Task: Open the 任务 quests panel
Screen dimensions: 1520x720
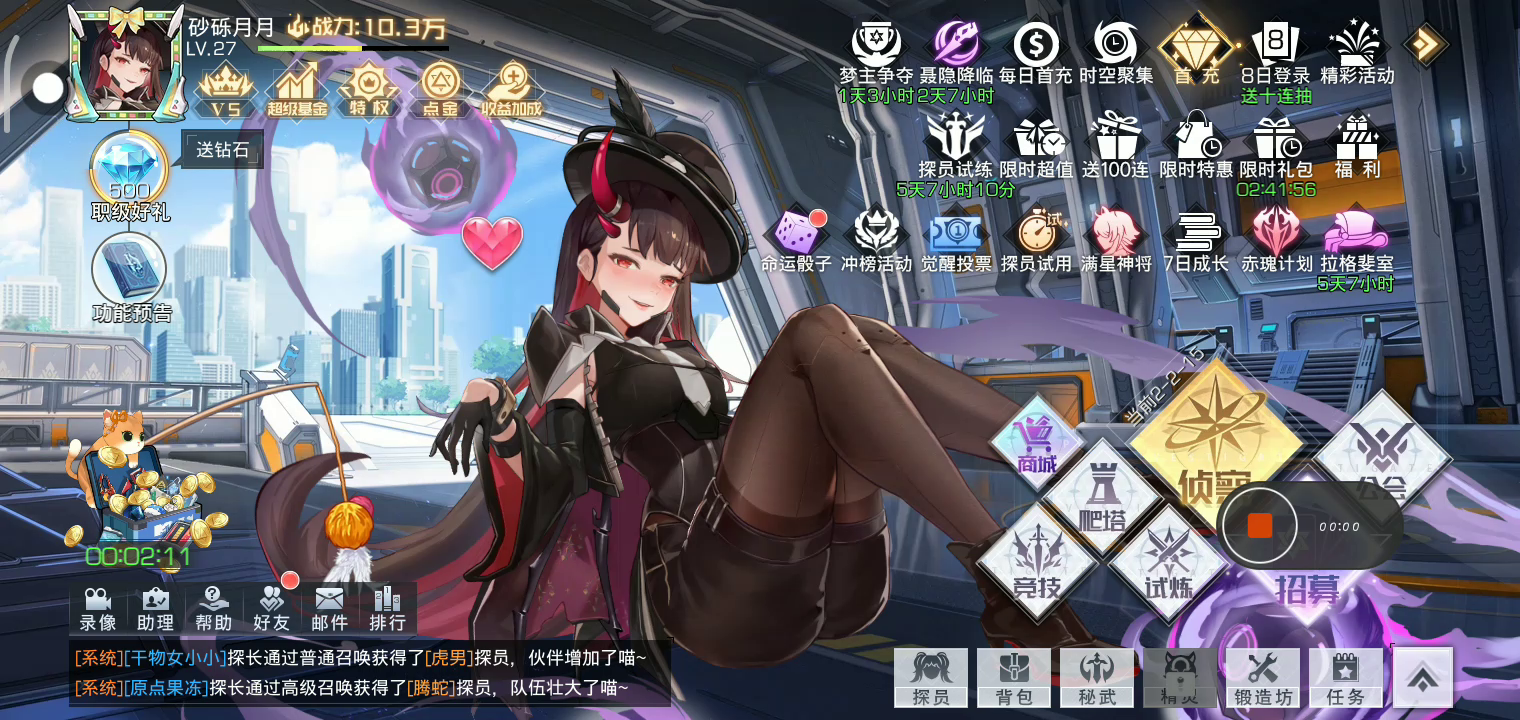Action: click(x=1346, y=678)
